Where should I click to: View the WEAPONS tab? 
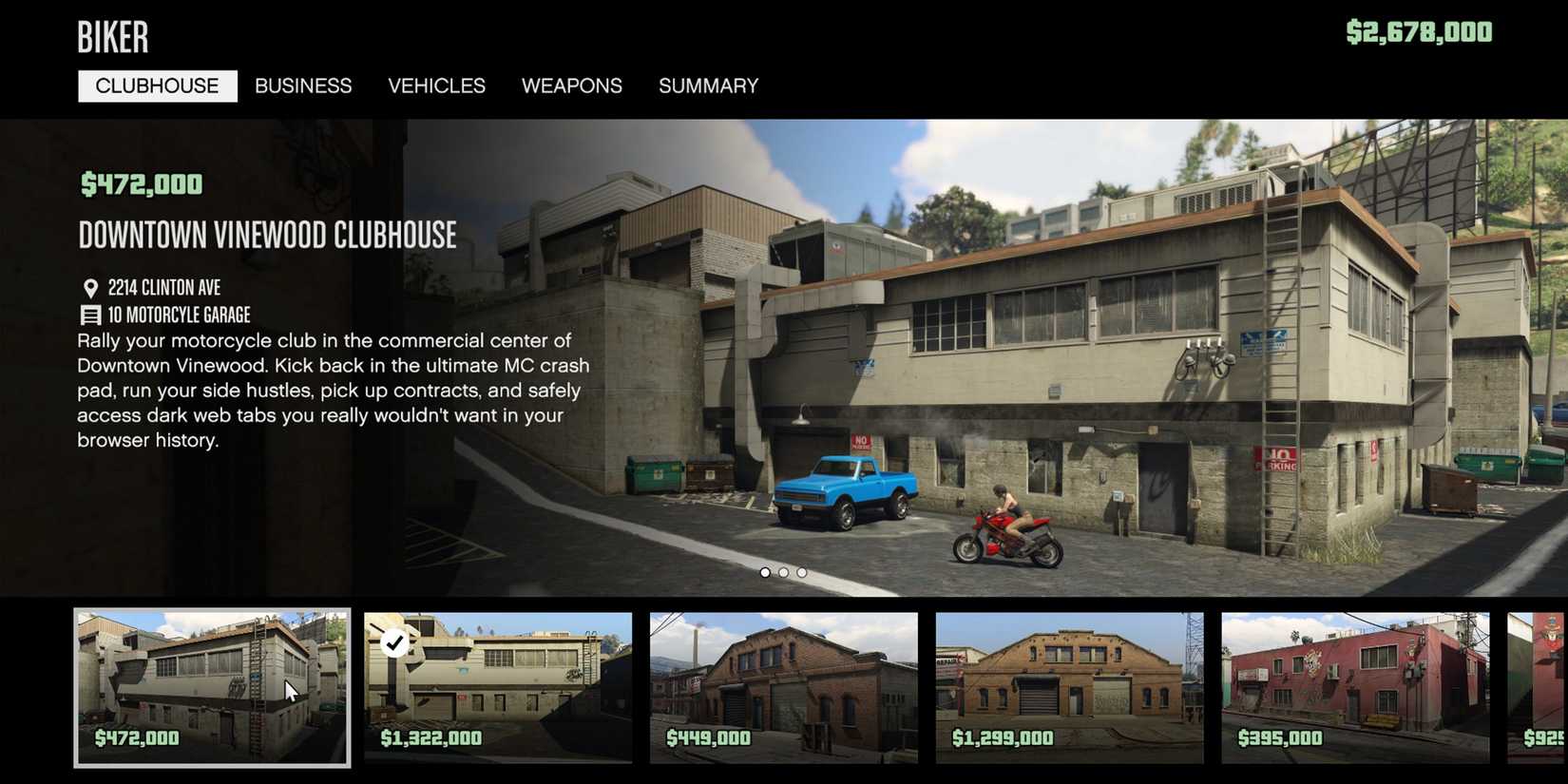coord(572,86)
